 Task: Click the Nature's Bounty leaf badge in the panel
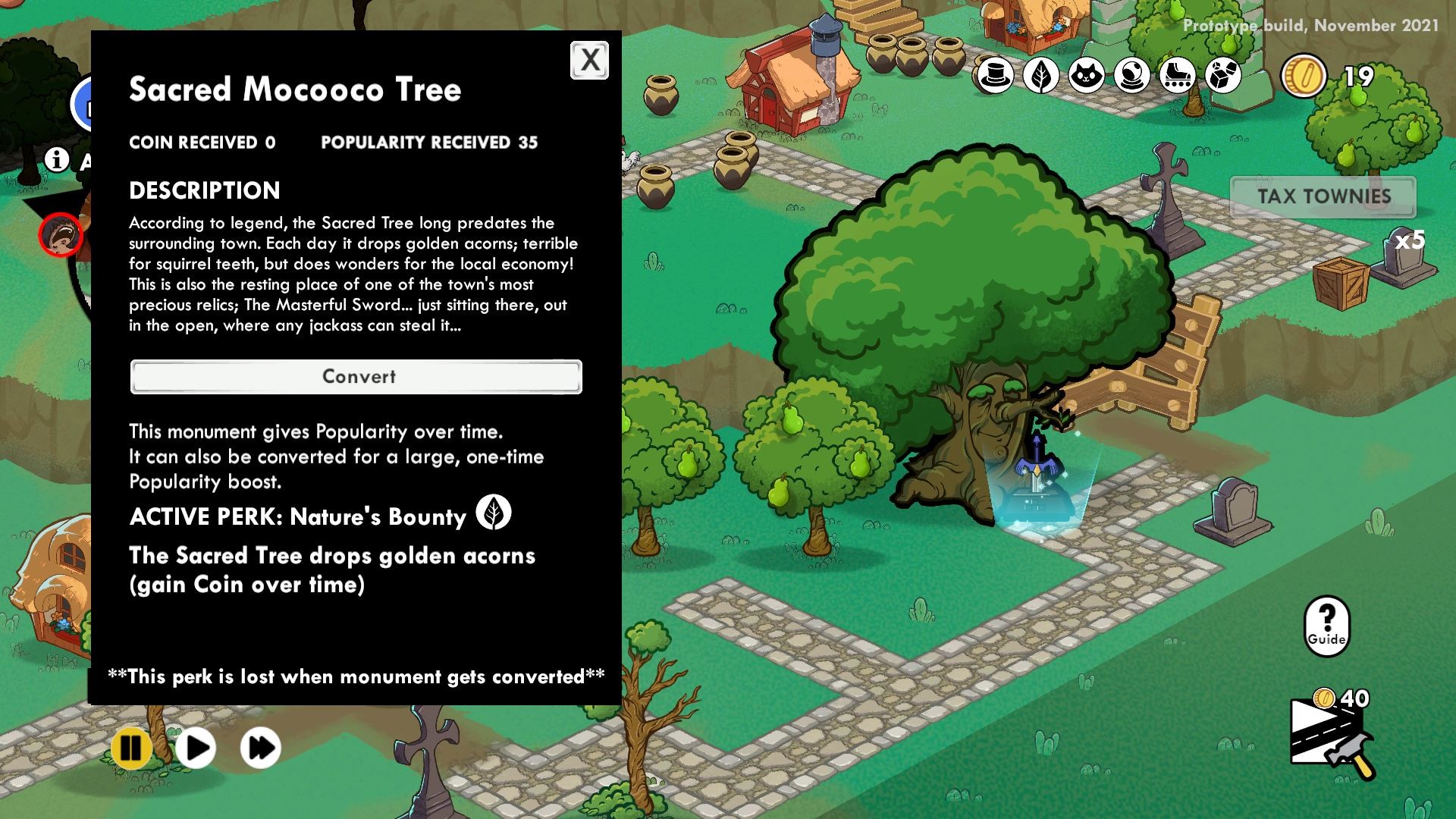click(494, 513)
